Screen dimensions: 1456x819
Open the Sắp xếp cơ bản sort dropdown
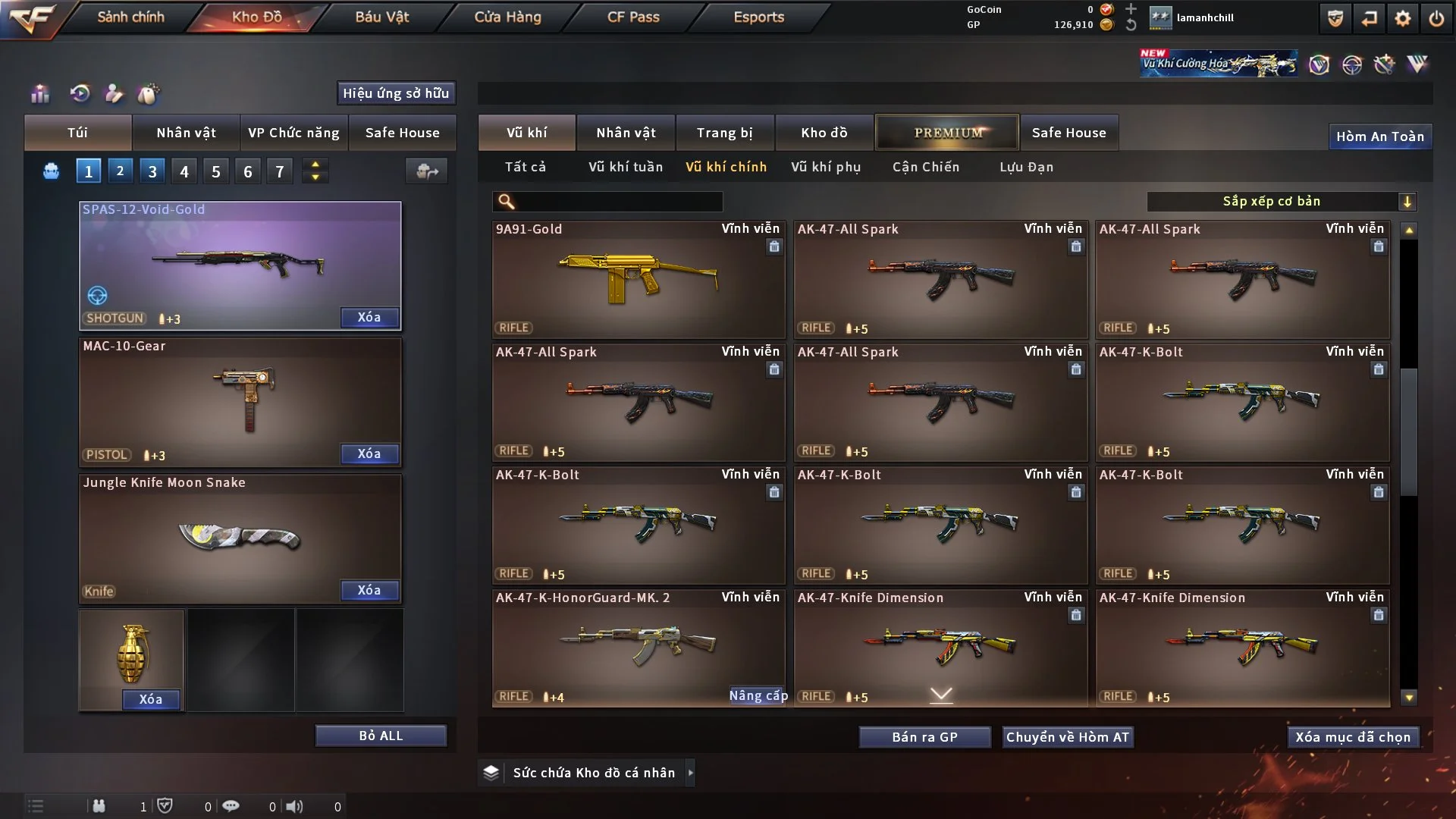pos(1281,201)
